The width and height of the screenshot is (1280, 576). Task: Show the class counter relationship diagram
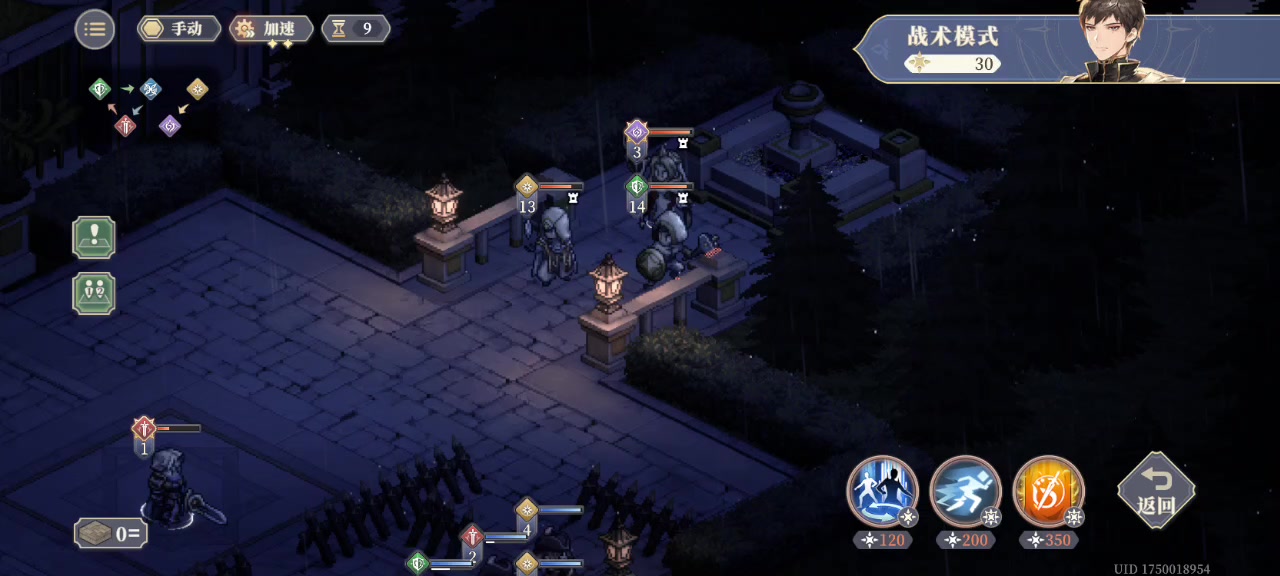(x=149, y=106)
